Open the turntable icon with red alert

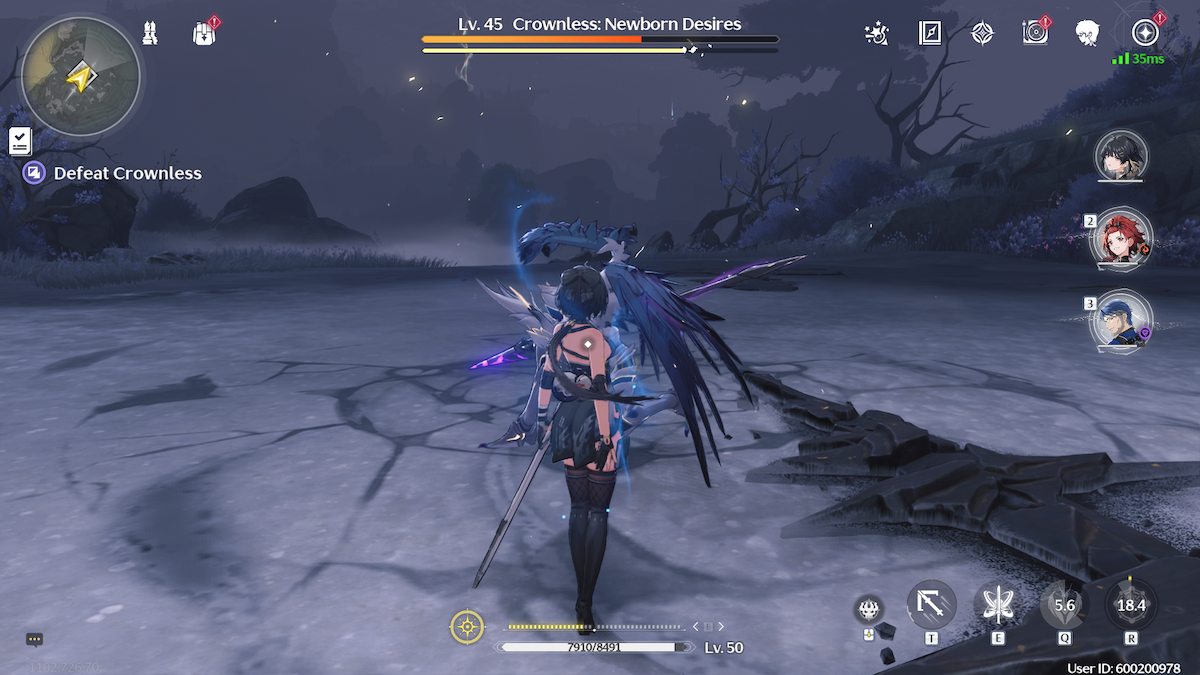click(1035, 33)
